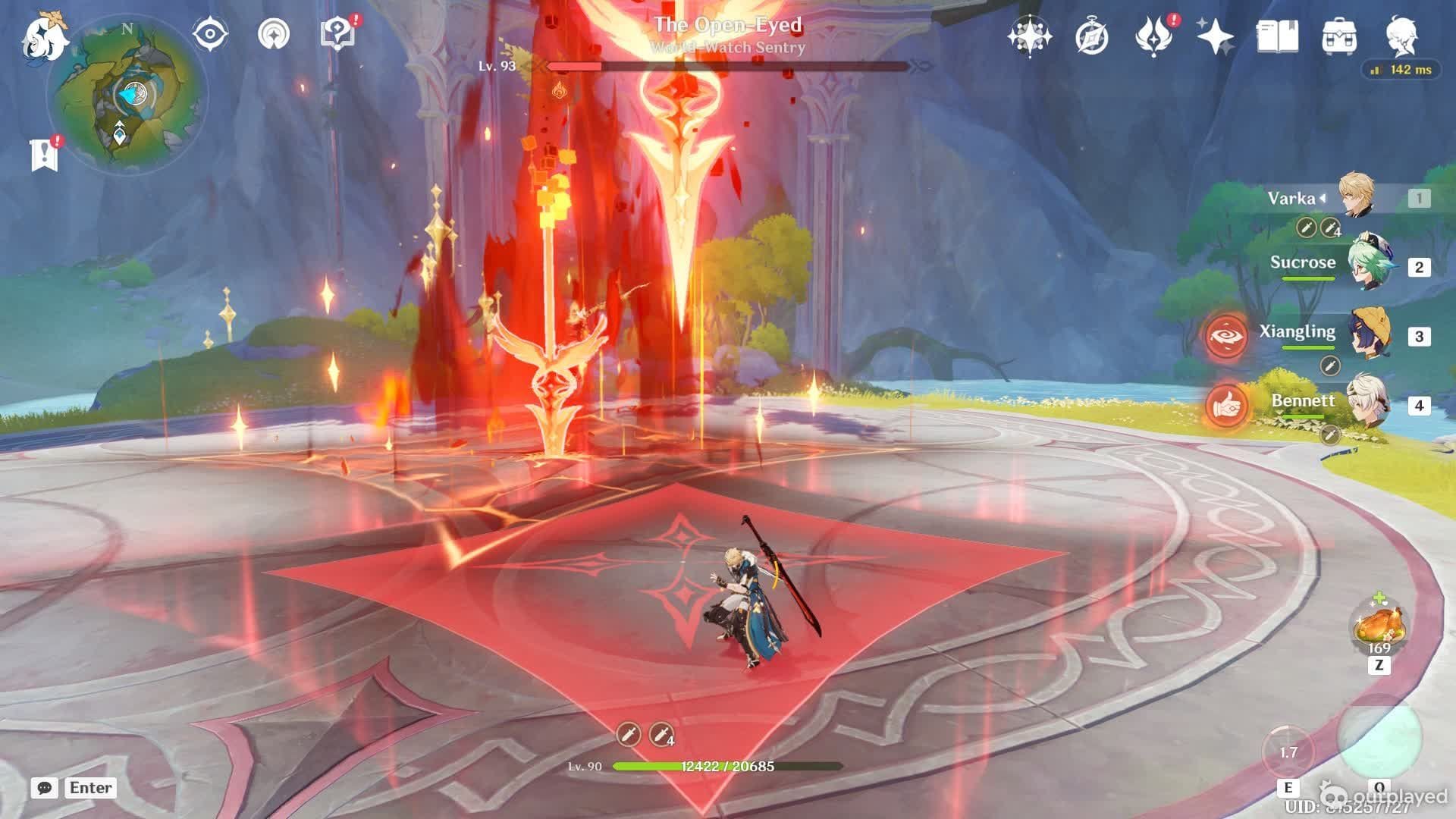
Task: Open the events icon with red alert
Action: (x=1153, y=36)
